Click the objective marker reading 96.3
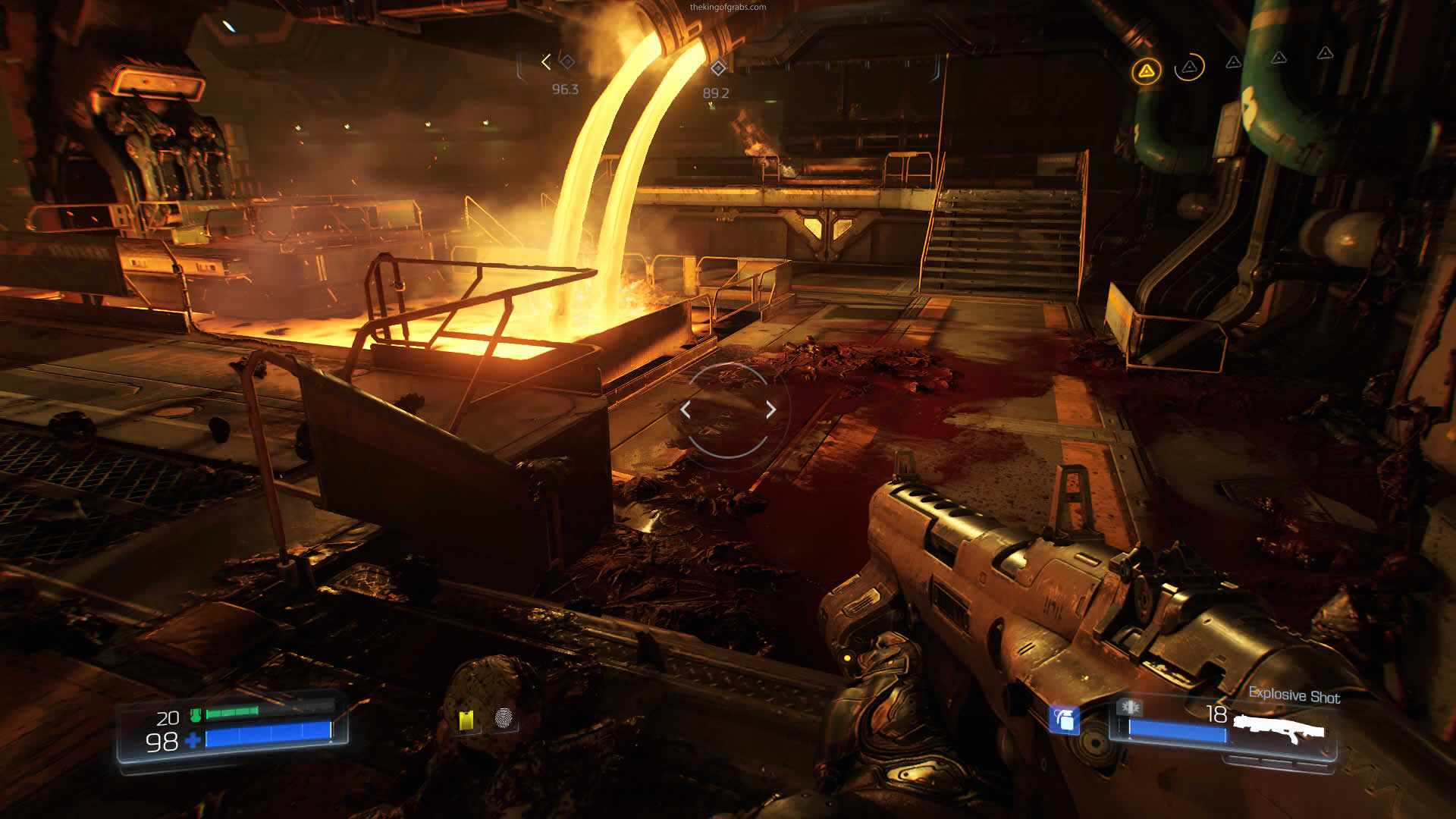1456x819 pixels. (x=566, y=61)
